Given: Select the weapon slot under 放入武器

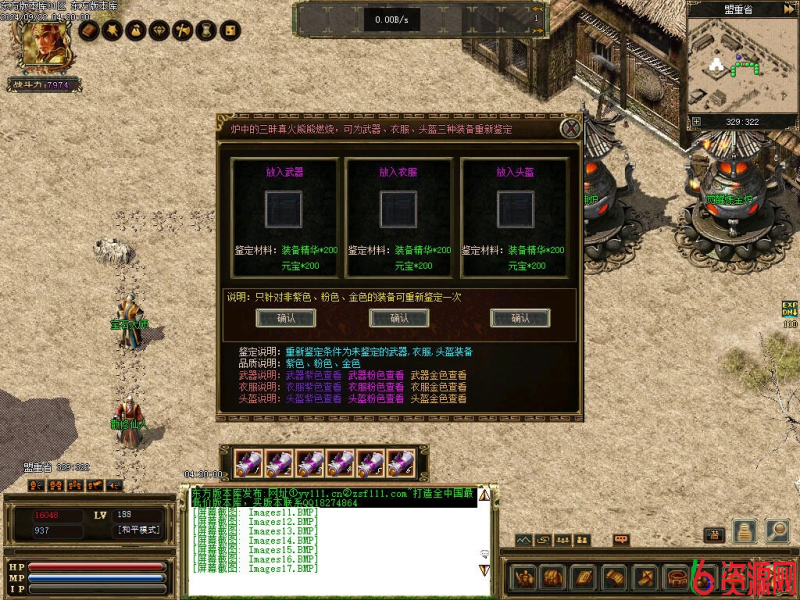Looking at the screenshot, I should [x=285, y=210].
